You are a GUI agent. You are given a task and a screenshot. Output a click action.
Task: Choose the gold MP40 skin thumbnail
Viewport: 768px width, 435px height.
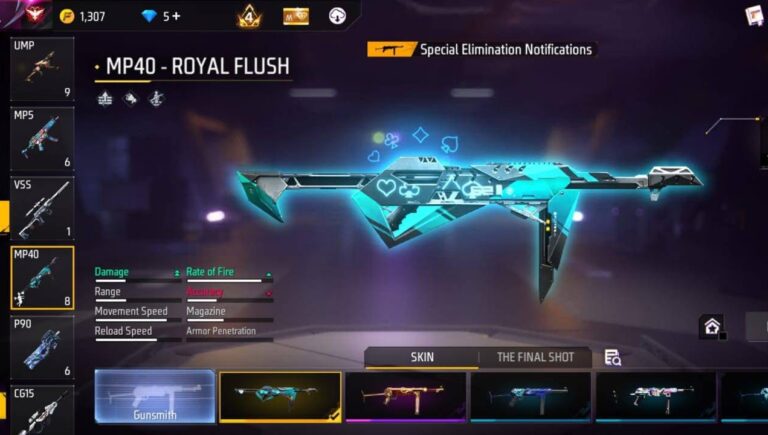coord(405,396)
